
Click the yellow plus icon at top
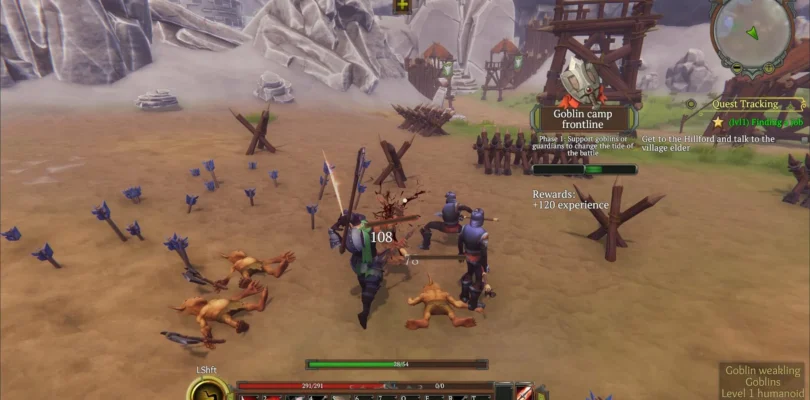pos(403,5)
